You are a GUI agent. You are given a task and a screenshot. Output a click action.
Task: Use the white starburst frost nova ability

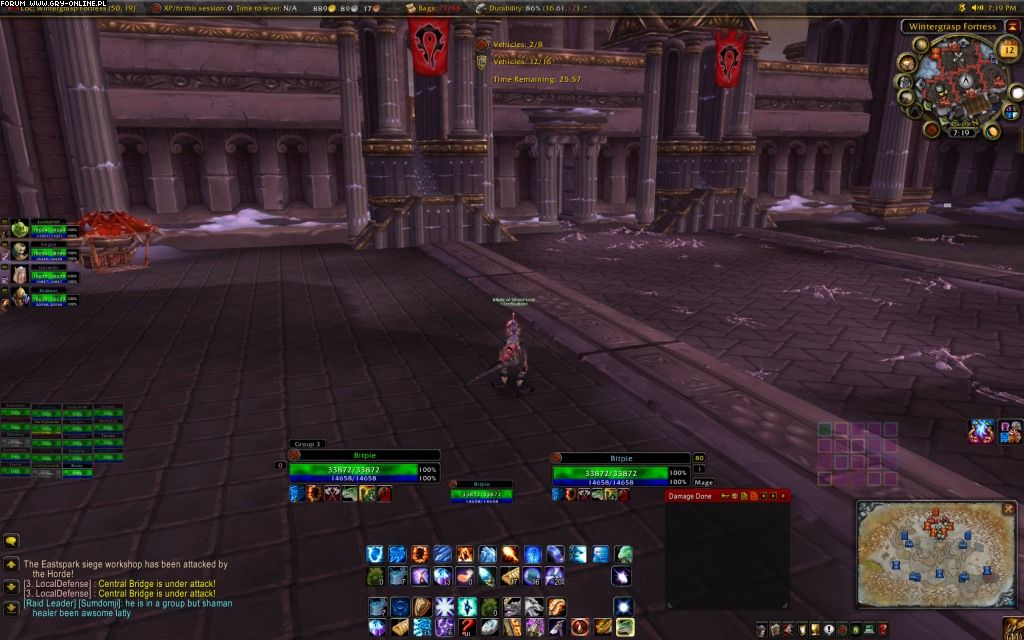443,606
